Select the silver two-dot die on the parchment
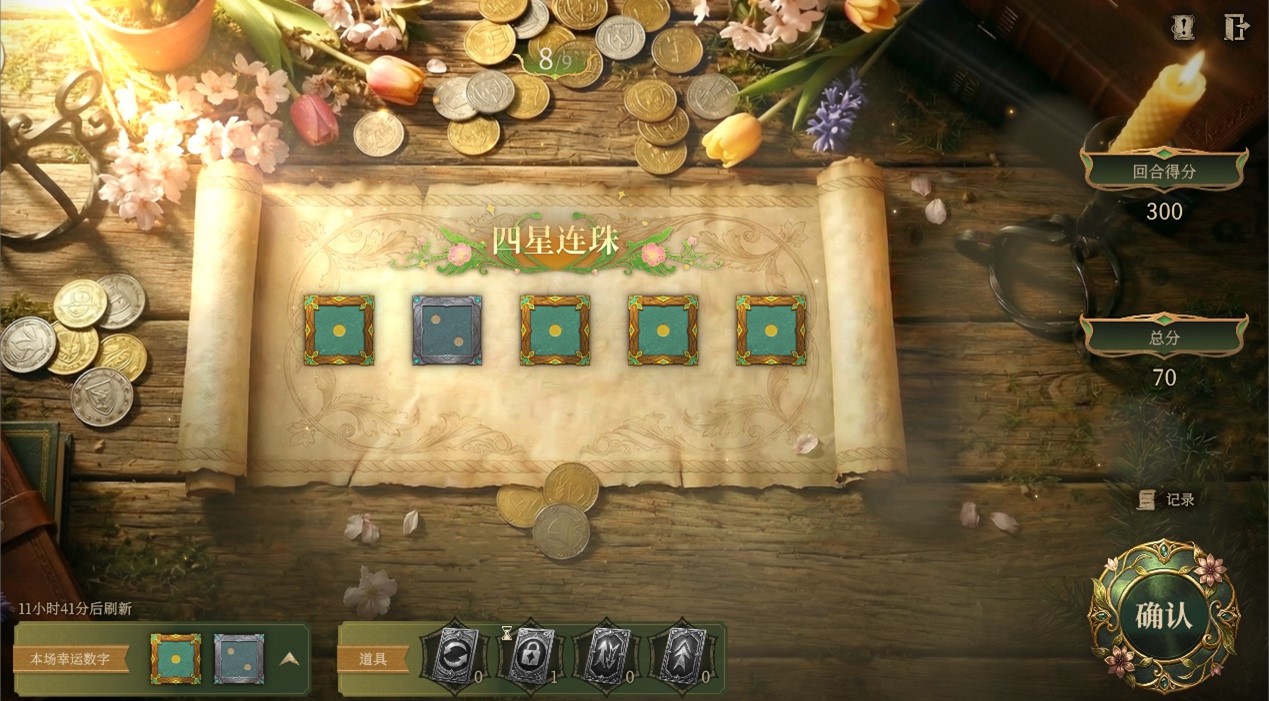 (x=447, y=330)
